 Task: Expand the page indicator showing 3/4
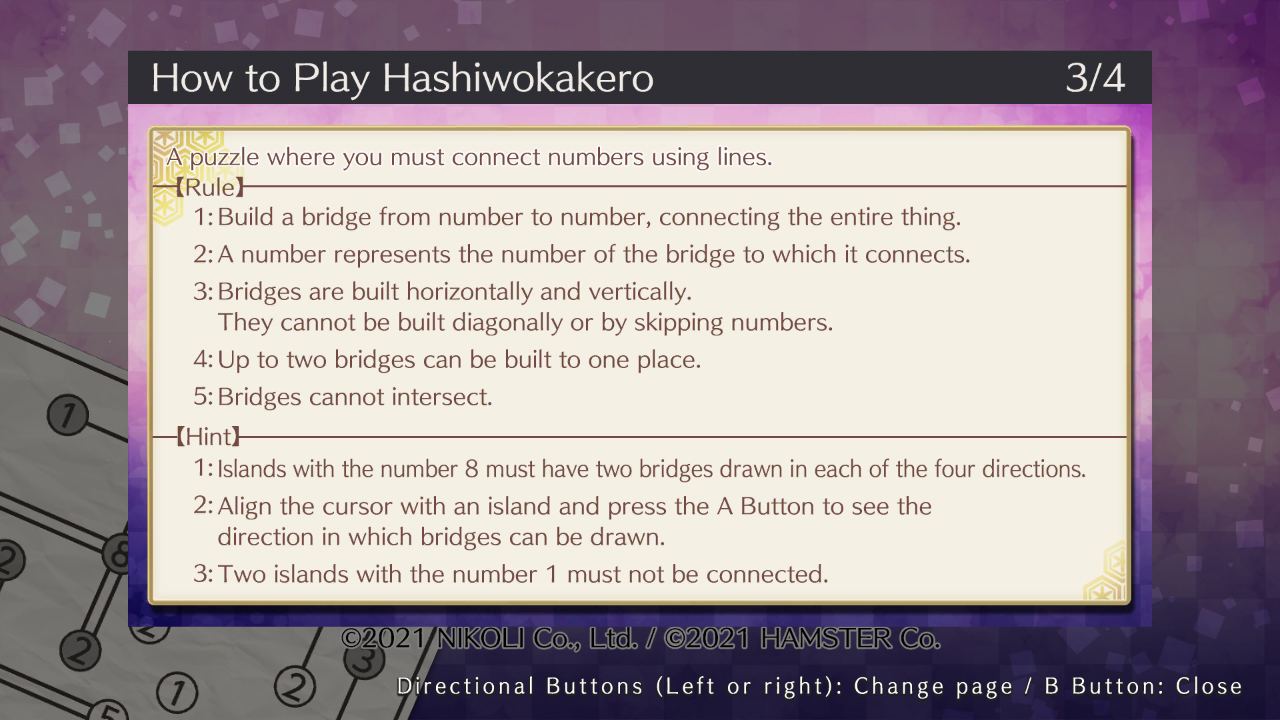point(1097,77)
